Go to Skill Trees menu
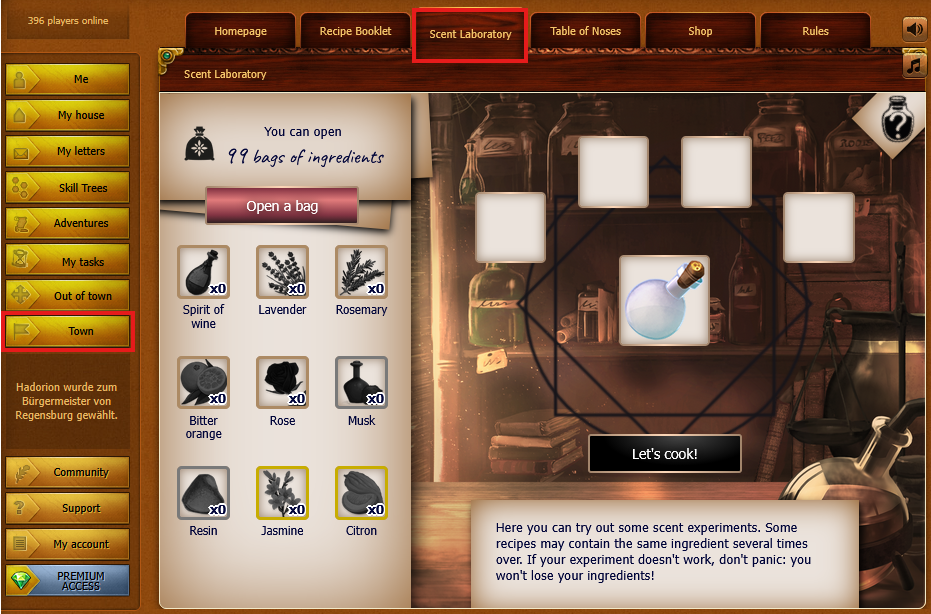Viewport: 931px width, 614px height. [x=68, y=188]
